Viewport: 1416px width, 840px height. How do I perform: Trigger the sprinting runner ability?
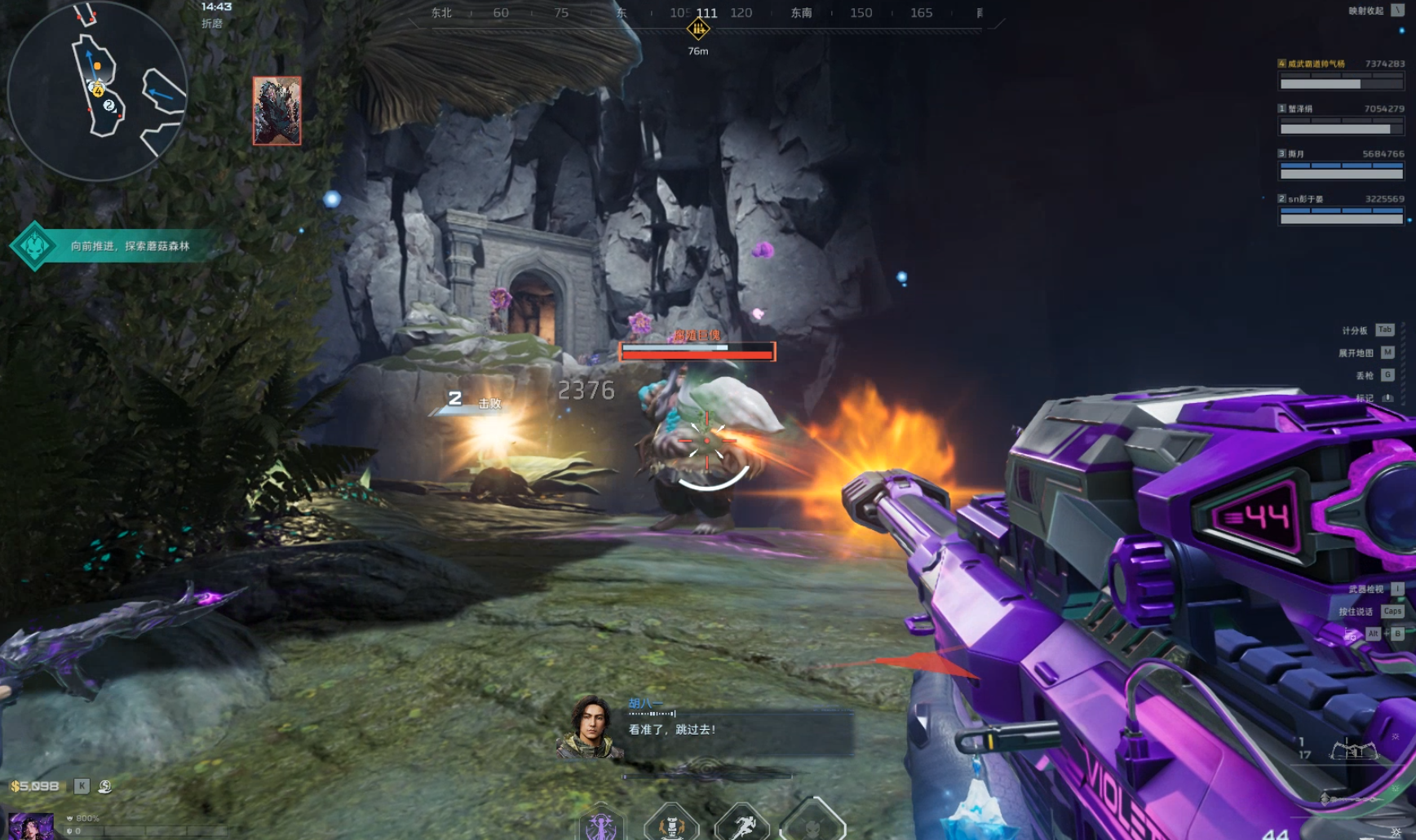pyautogui.click(x=742, y=825)
